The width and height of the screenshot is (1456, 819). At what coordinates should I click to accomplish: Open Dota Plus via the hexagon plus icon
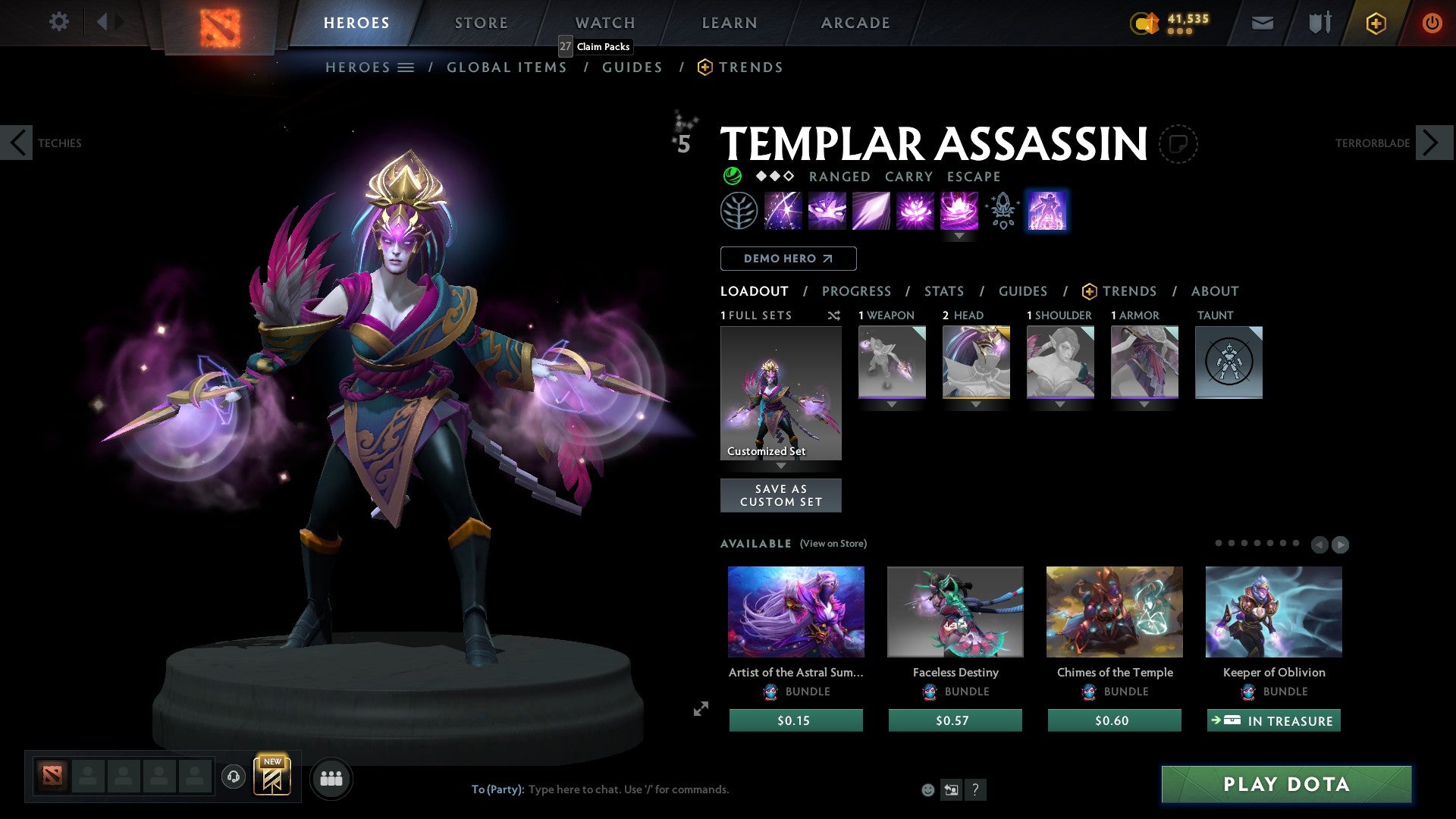pos(1375,23)
